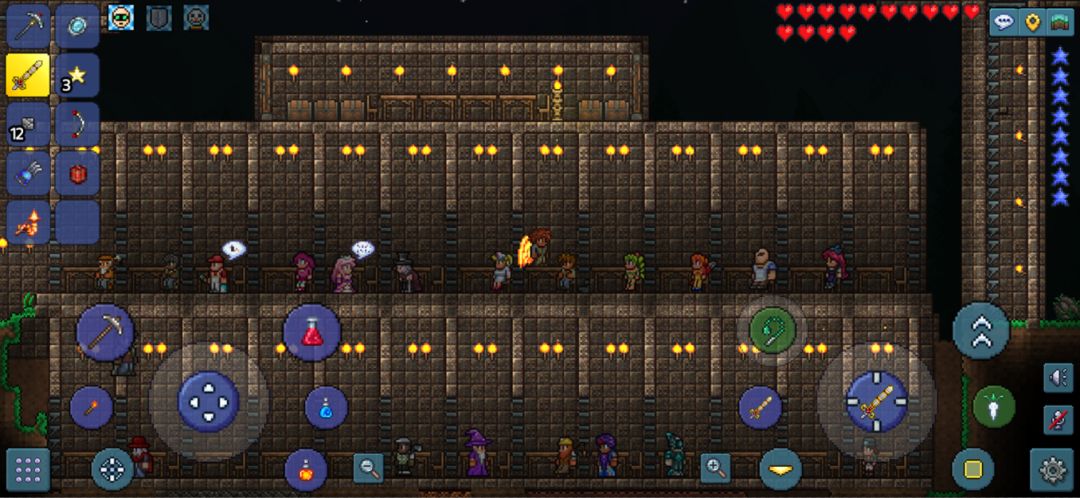Toggle the smart cursor crosshair button
The width and height of the screenshot is (1080, 498).
(x=112, y=469)
